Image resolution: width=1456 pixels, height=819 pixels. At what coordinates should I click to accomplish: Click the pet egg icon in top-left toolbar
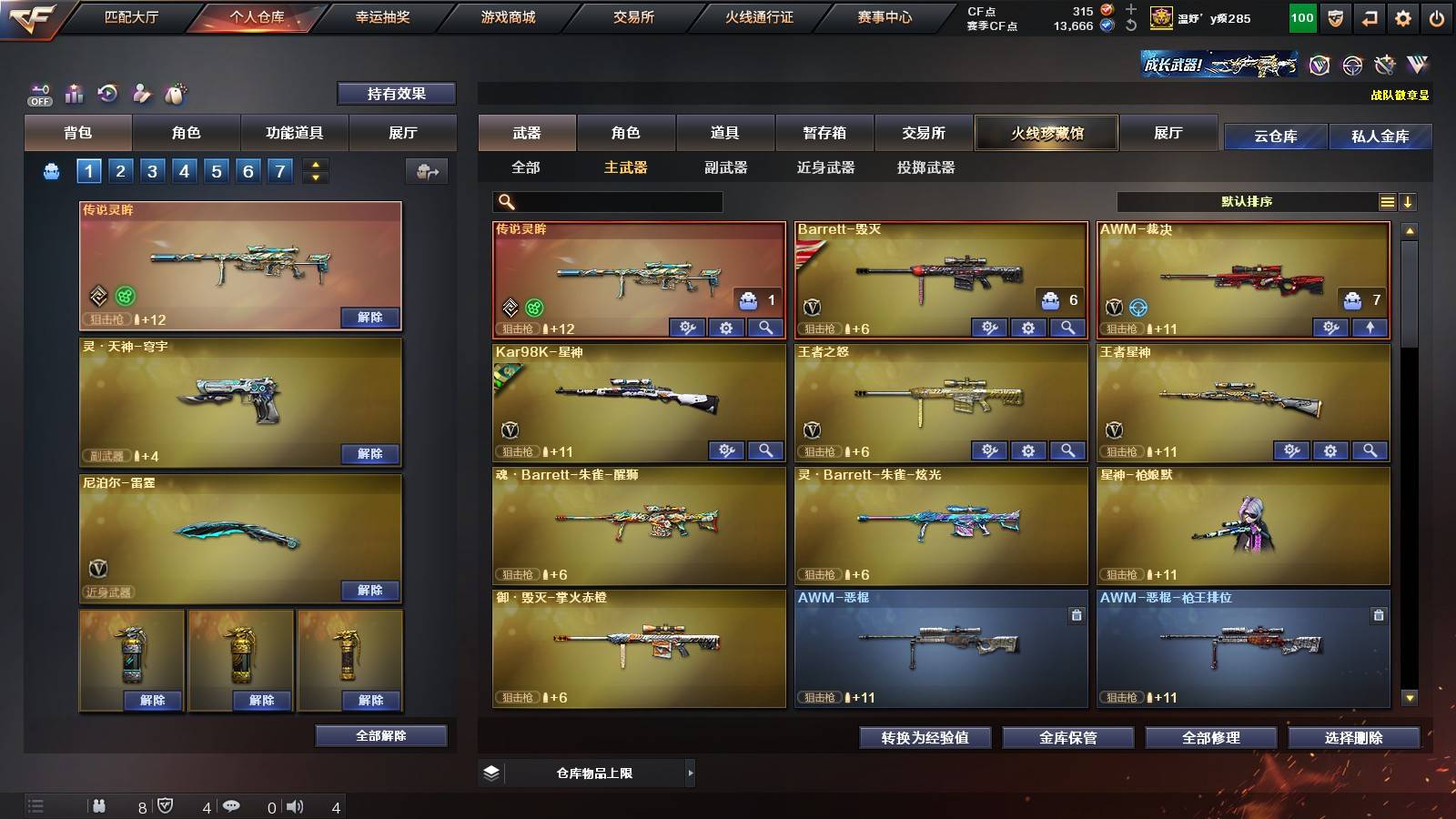177,93
